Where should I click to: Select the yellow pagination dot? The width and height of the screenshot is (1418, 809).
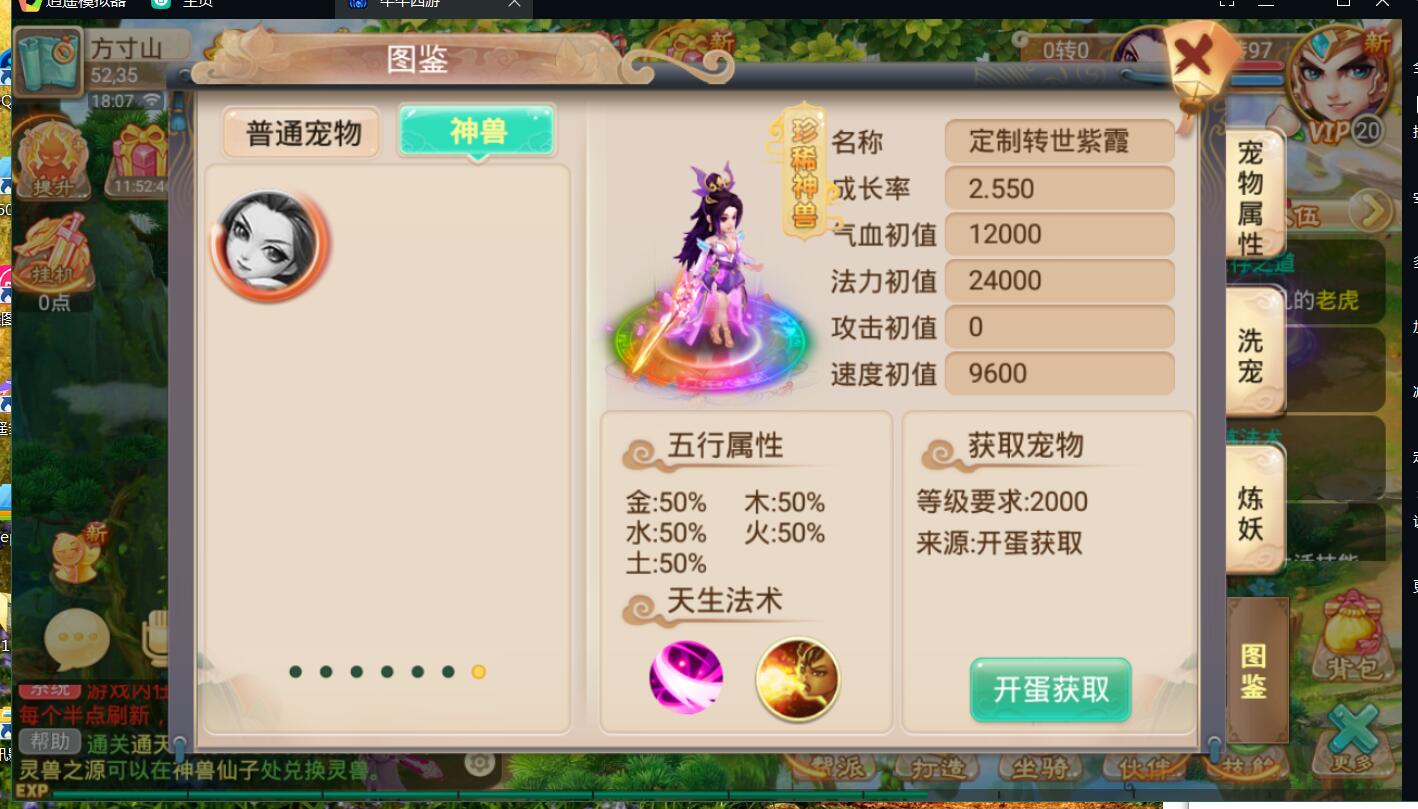pos(478,672)
